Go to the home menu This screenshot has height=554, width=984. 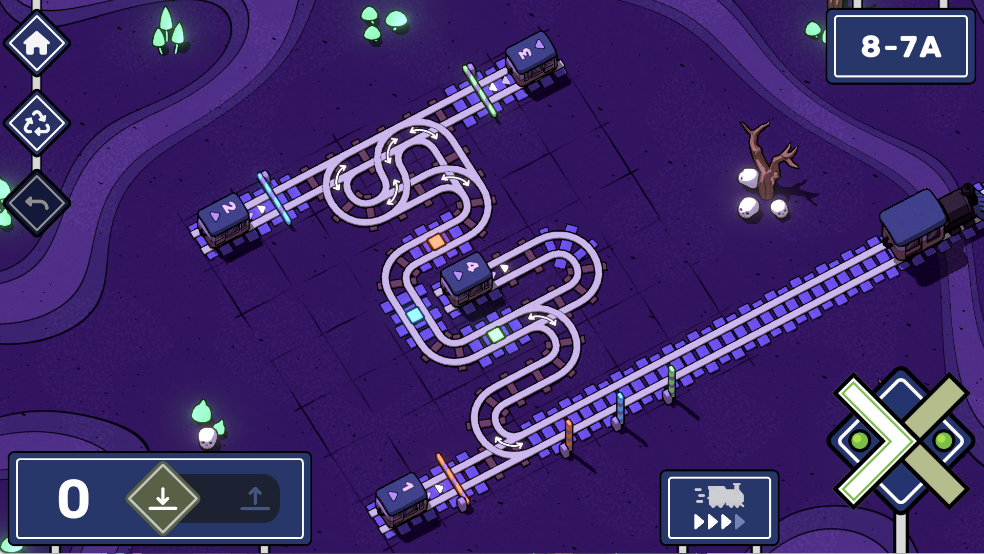(x=37, y=43)
